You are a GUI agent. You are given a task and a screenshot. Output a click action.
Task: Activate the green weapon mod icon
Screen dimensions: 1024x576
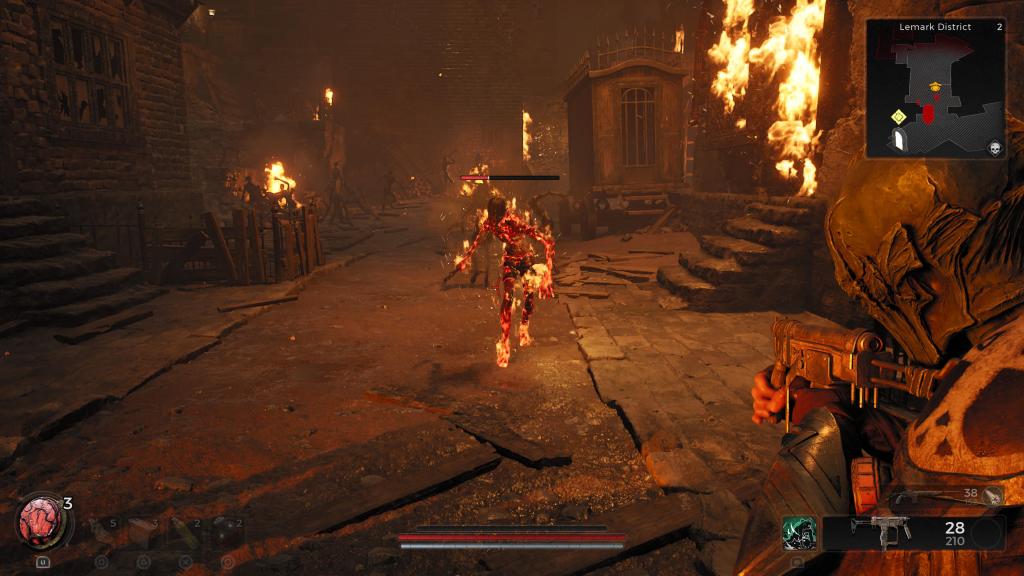[799, 532]
